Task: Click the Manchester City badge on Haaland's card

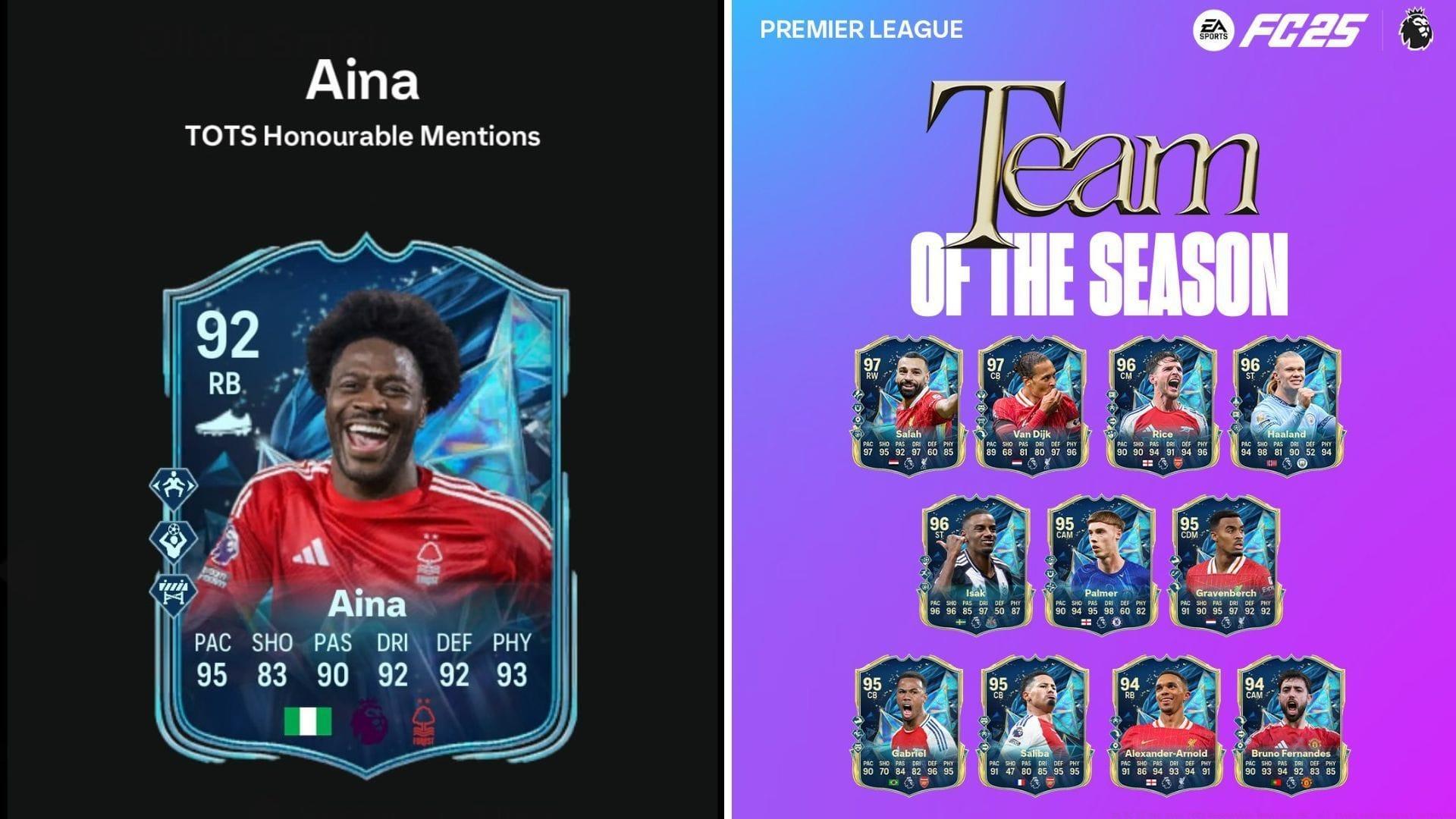Action: (x=1301, y=463)
